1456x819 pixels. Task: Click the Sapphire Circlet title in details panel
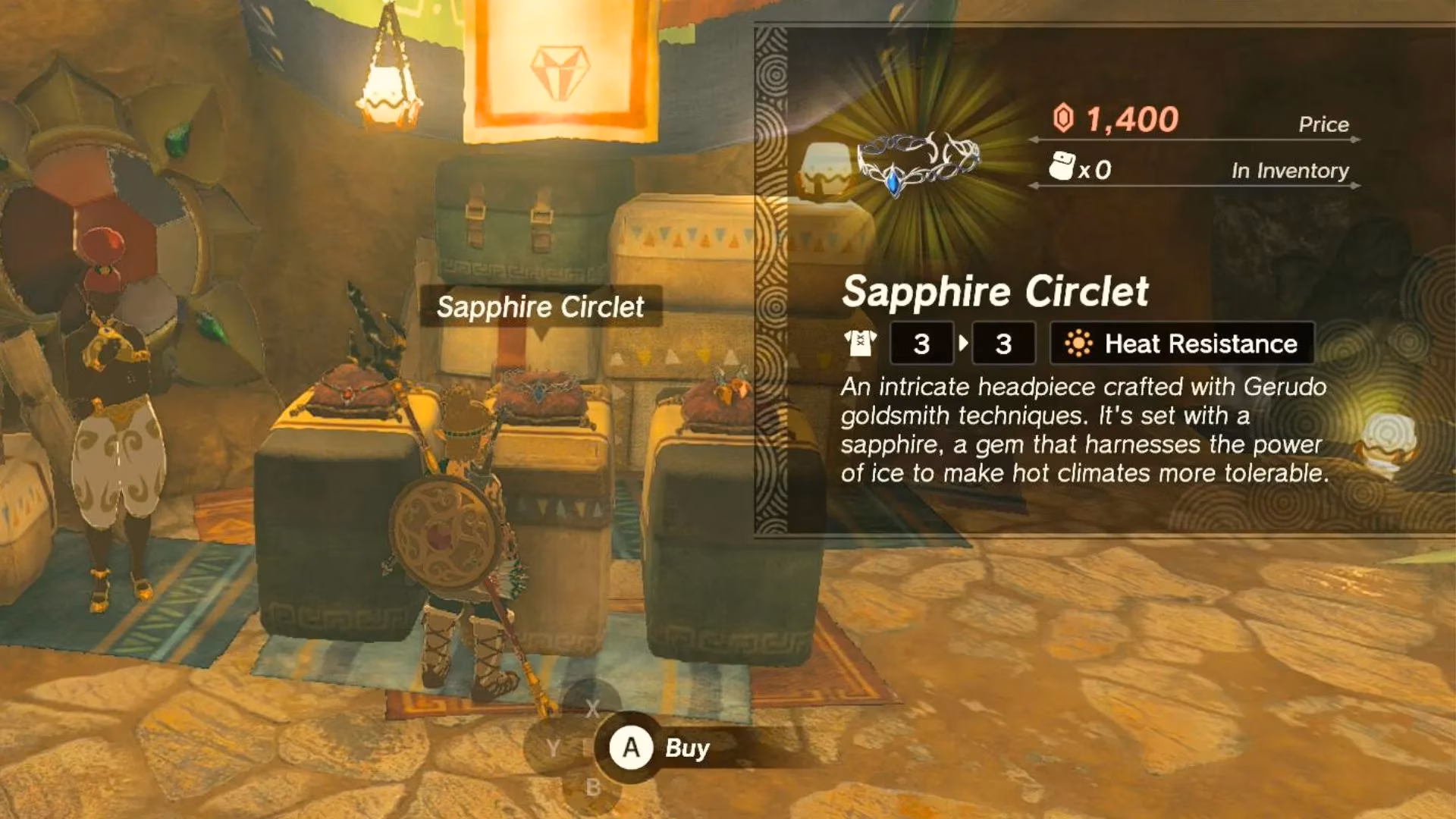[x=997, y=292]
